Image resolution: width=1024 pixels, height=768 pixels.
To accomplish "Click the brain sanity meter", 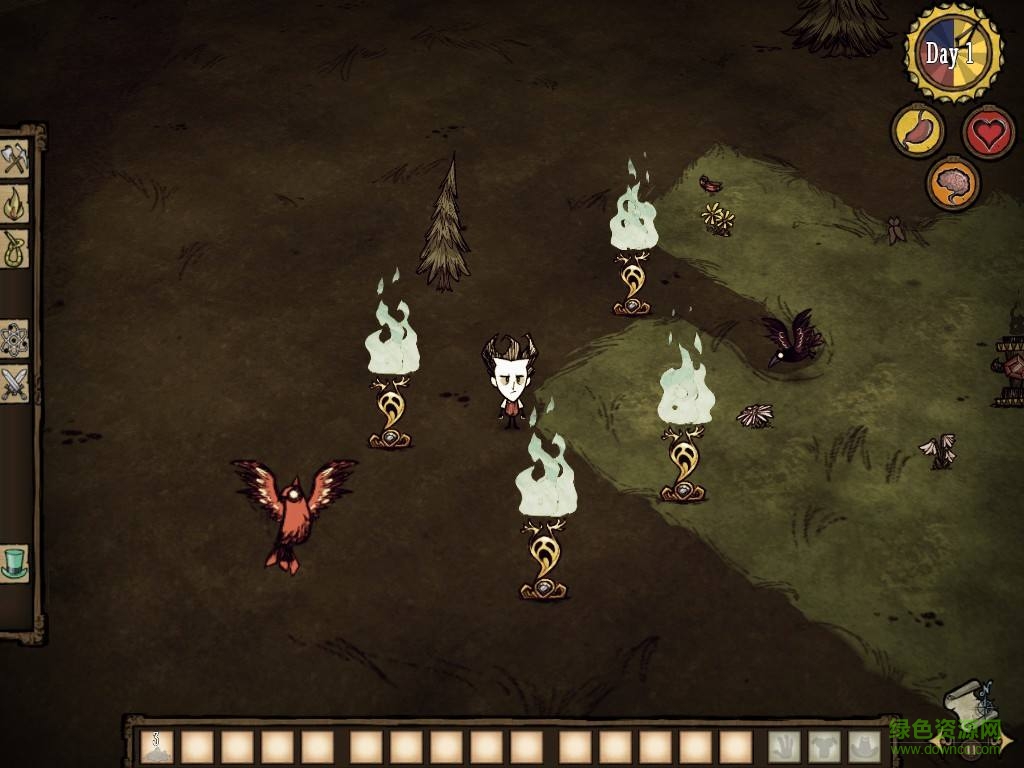I will tap(952, 183).
